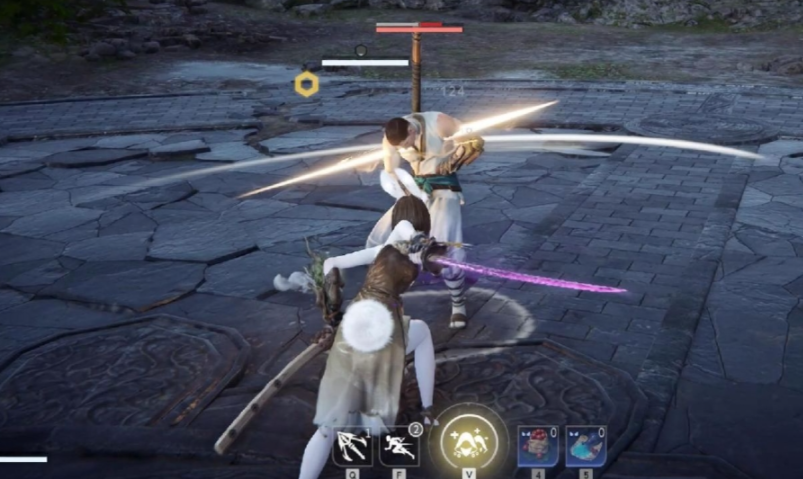The width and height of the screenshot is (803, 479).
Task: Activate the crossbow skill icon
Action: click(352, 446)
